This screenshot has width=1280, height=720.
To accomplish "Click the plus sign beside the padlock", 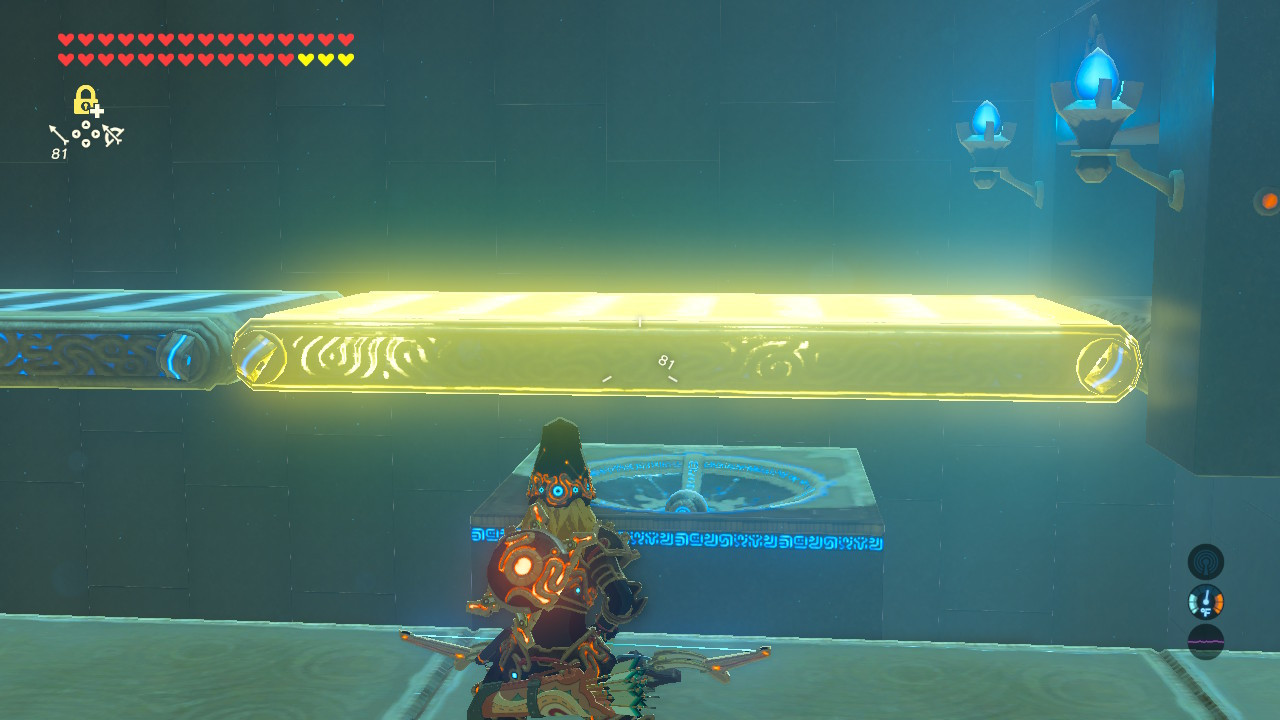I will (x=97, y=110).
